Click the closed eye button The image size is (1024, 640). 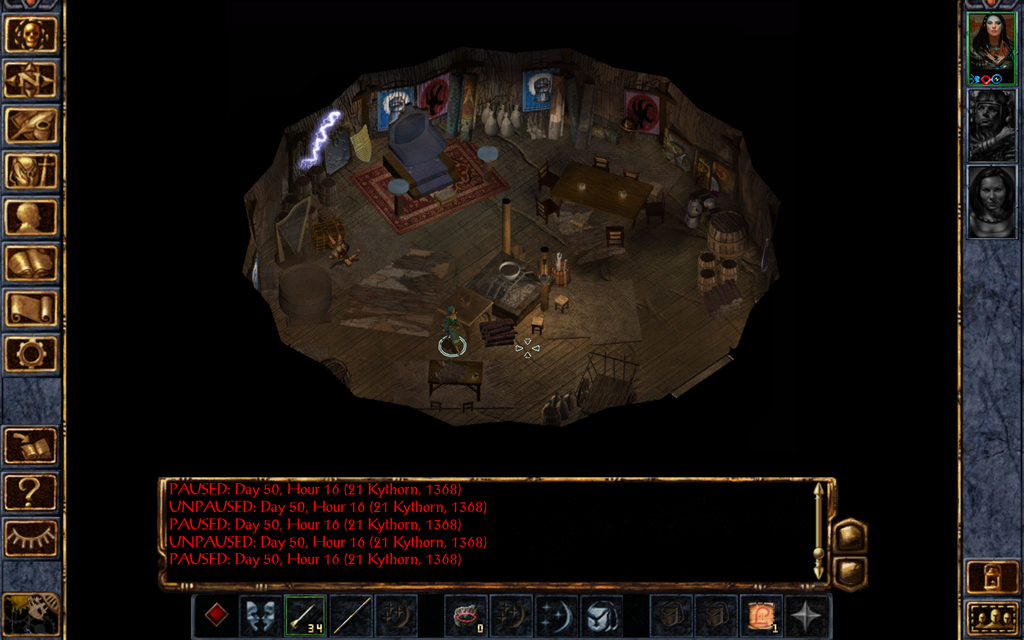pyautogui.click(x=31, y=537)
